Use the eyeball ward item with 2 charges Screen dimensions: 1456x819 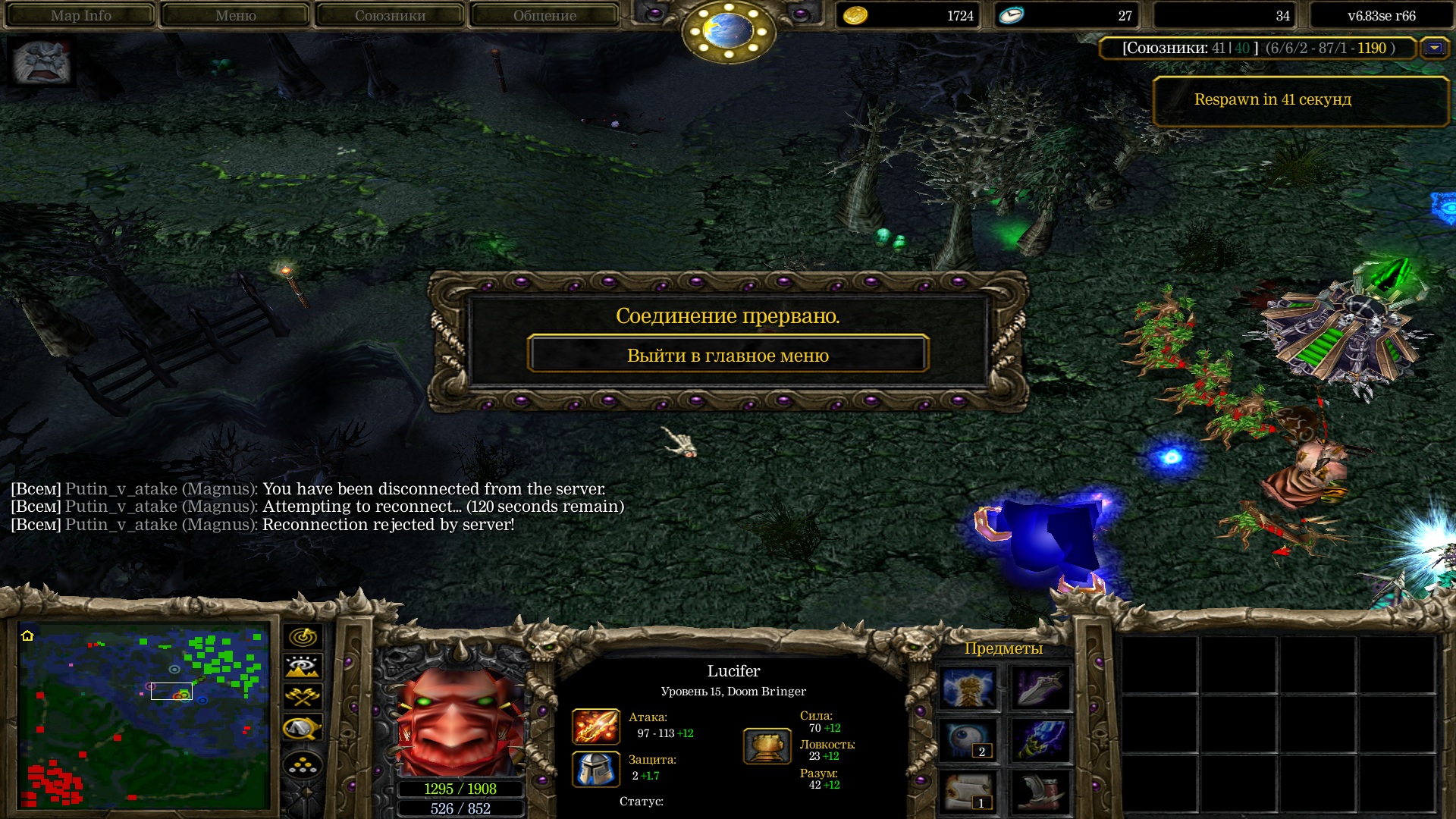(968, 739)
